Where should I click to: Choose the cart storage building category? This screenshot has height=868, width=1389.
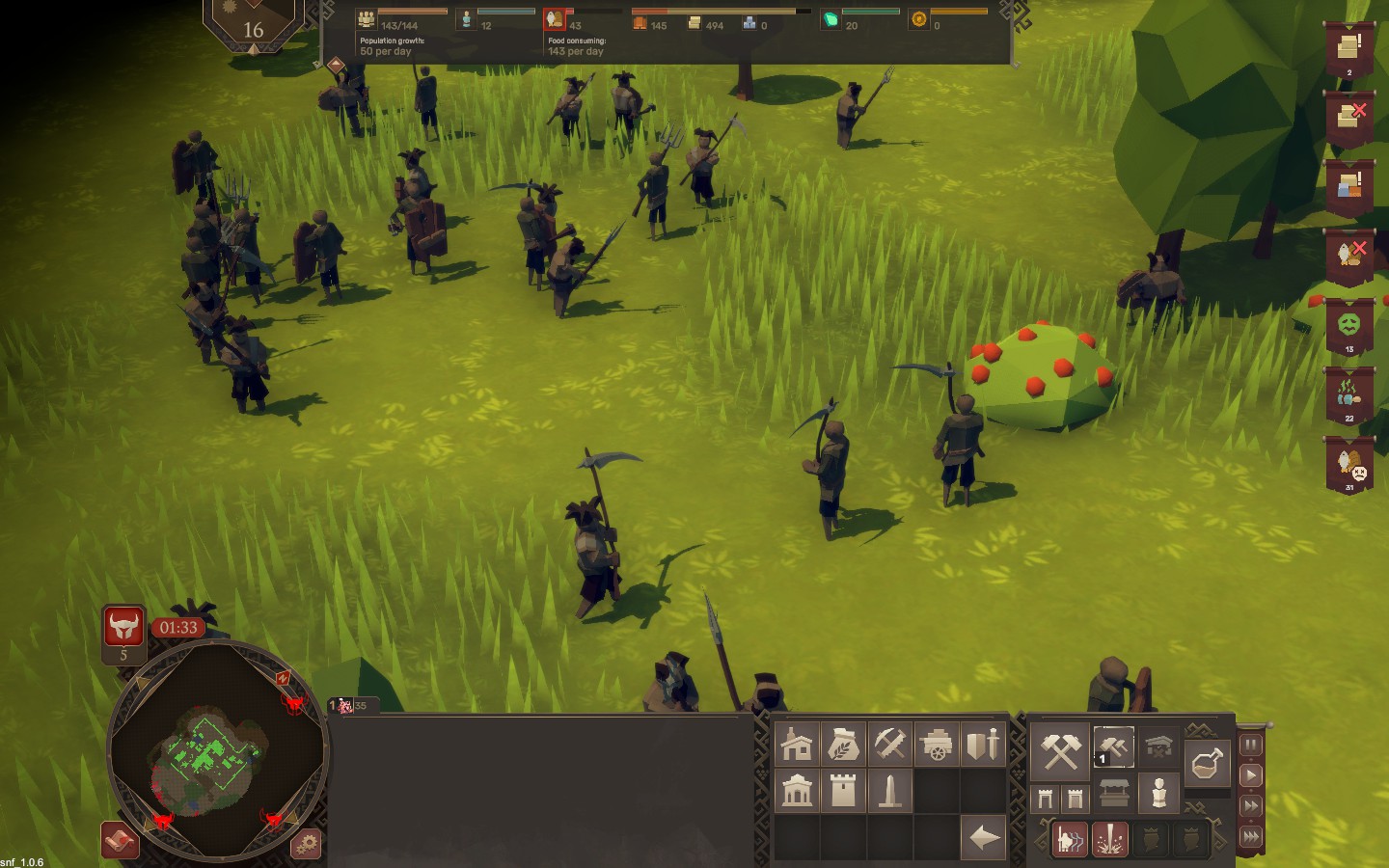coord(936,745)
